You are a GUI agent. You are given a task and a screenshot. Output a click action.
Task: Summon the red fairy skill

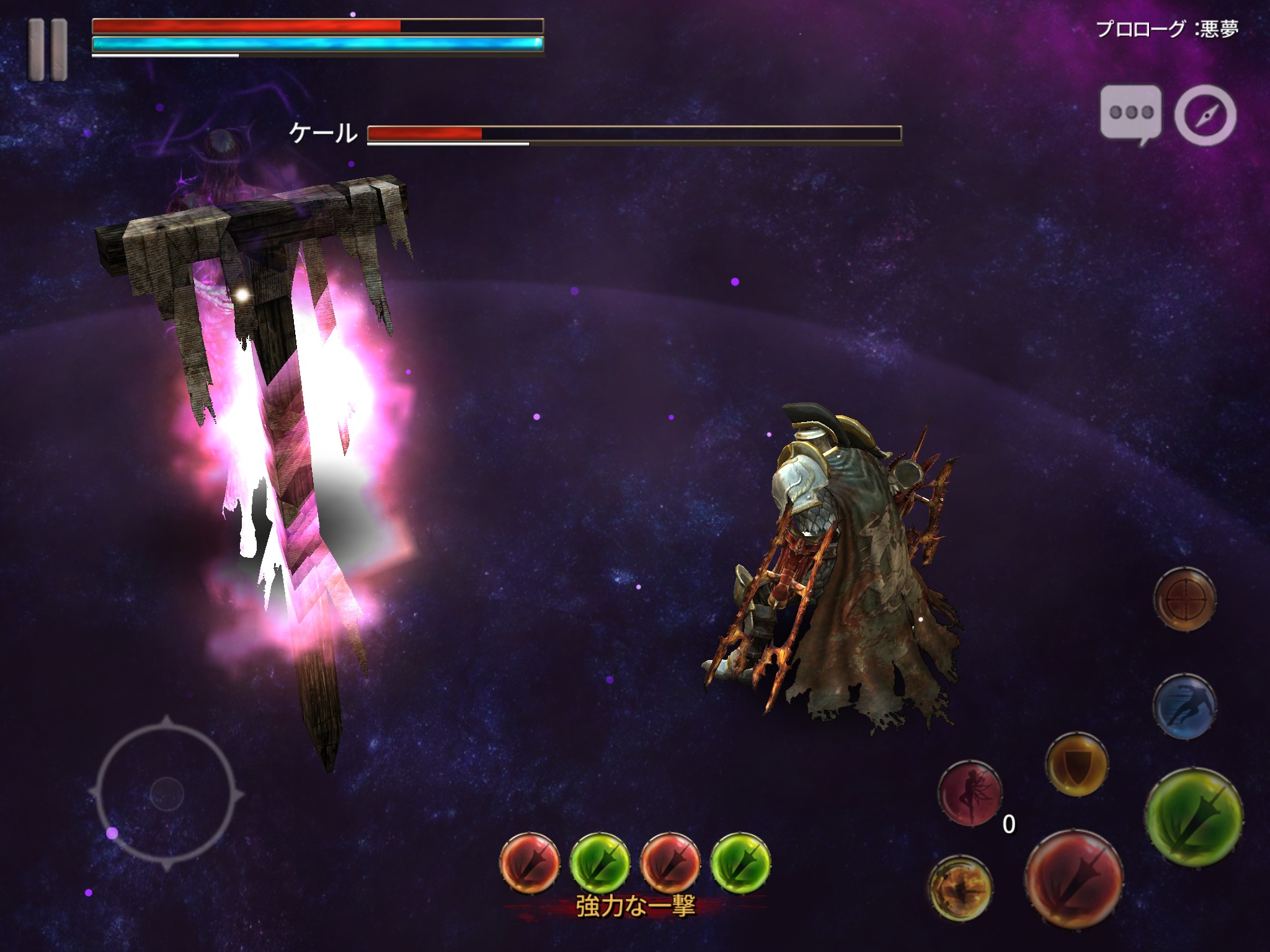pos(970,794)
